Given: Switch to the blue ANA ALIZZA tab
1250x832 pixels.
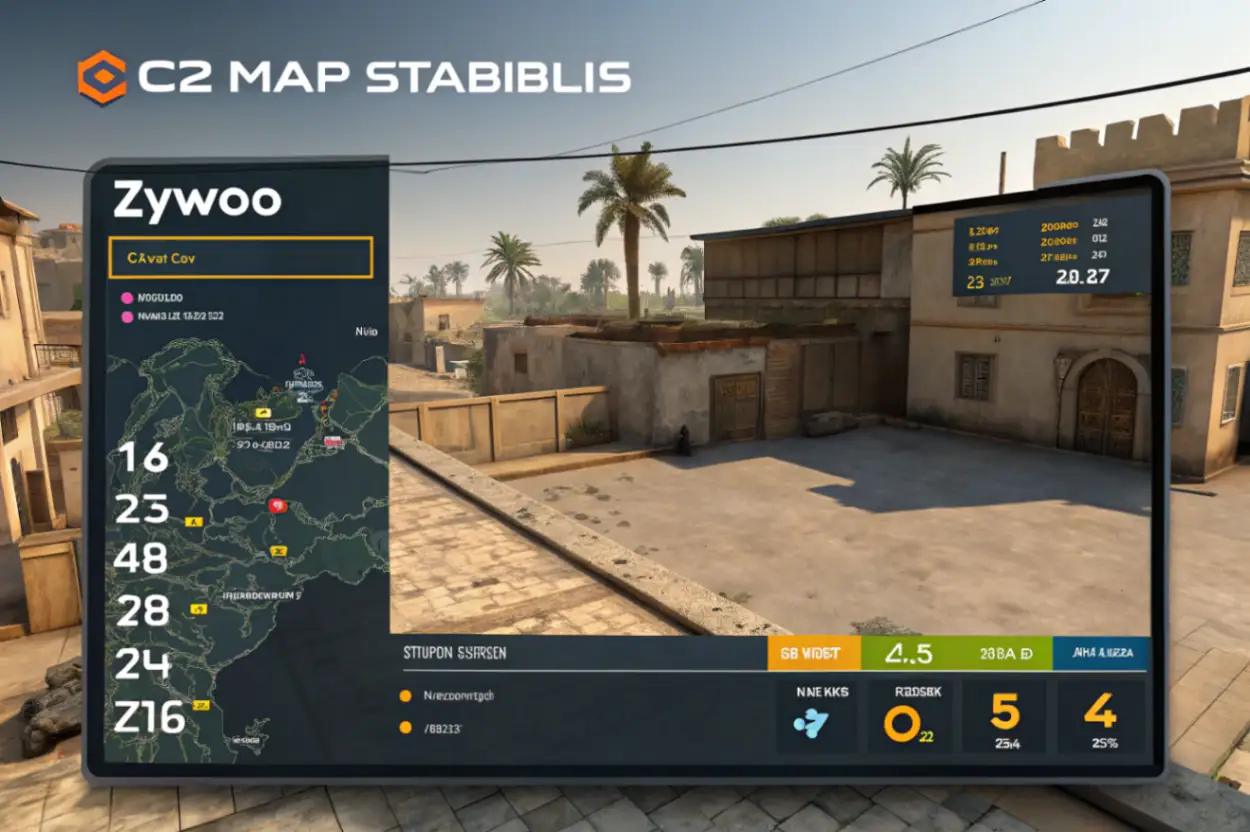Looking at the screenshot, I should coord(1101,653).
